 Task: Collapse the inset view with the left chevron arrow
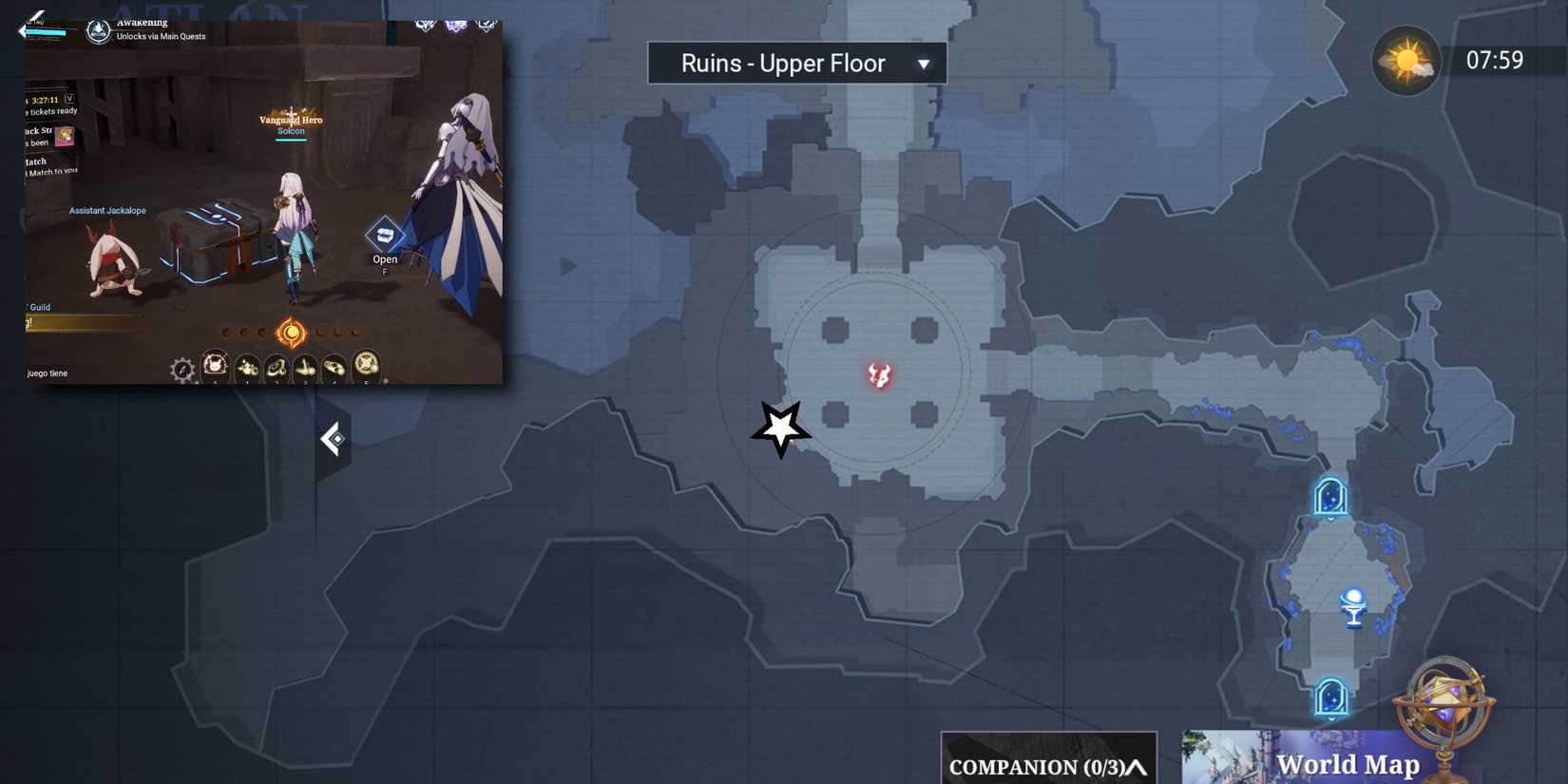click(334, 438)
